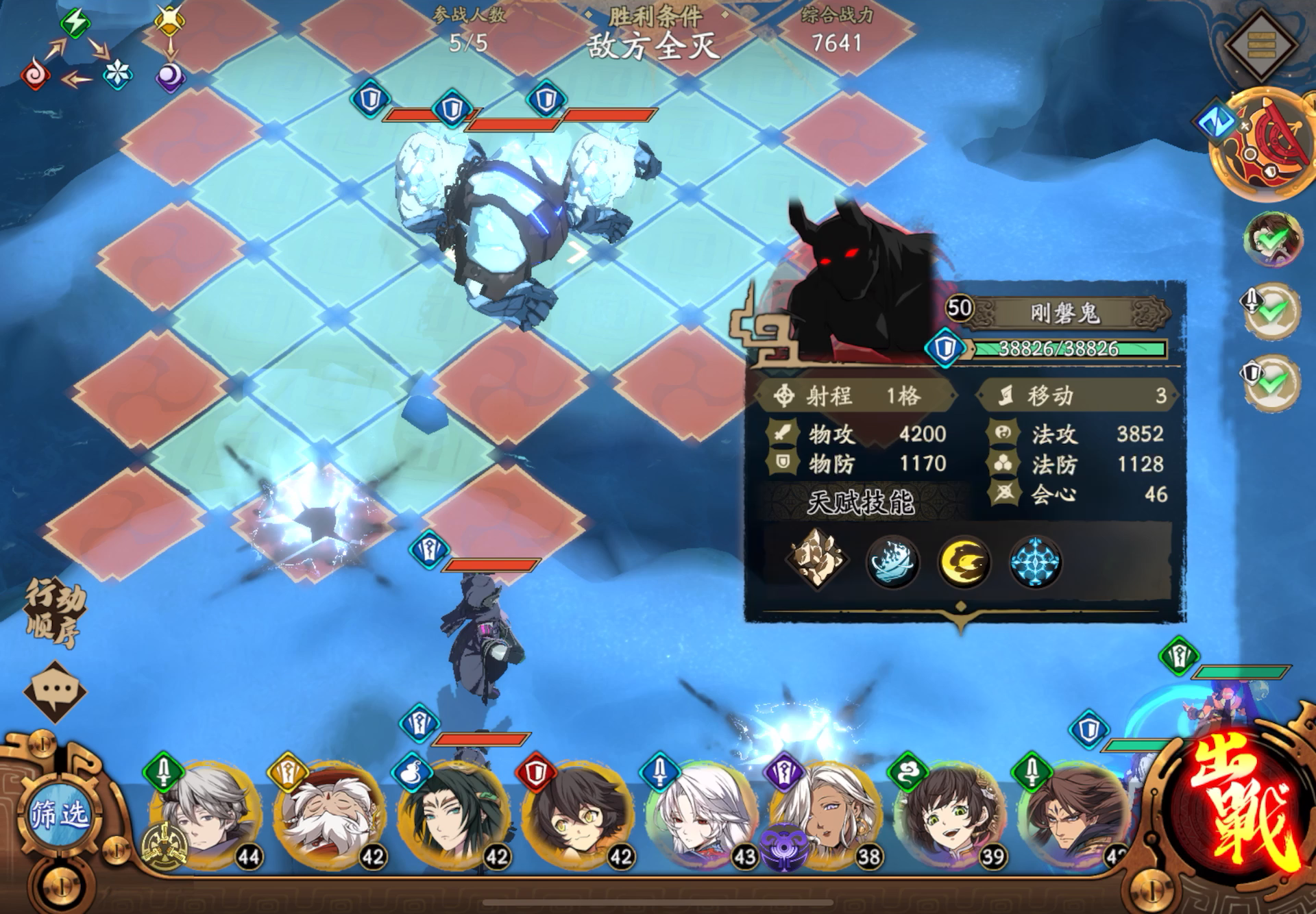This screenshot has width=1316, height=914.
Task: Inspect the blue wave talent skill icon
Action: point(892,561)
